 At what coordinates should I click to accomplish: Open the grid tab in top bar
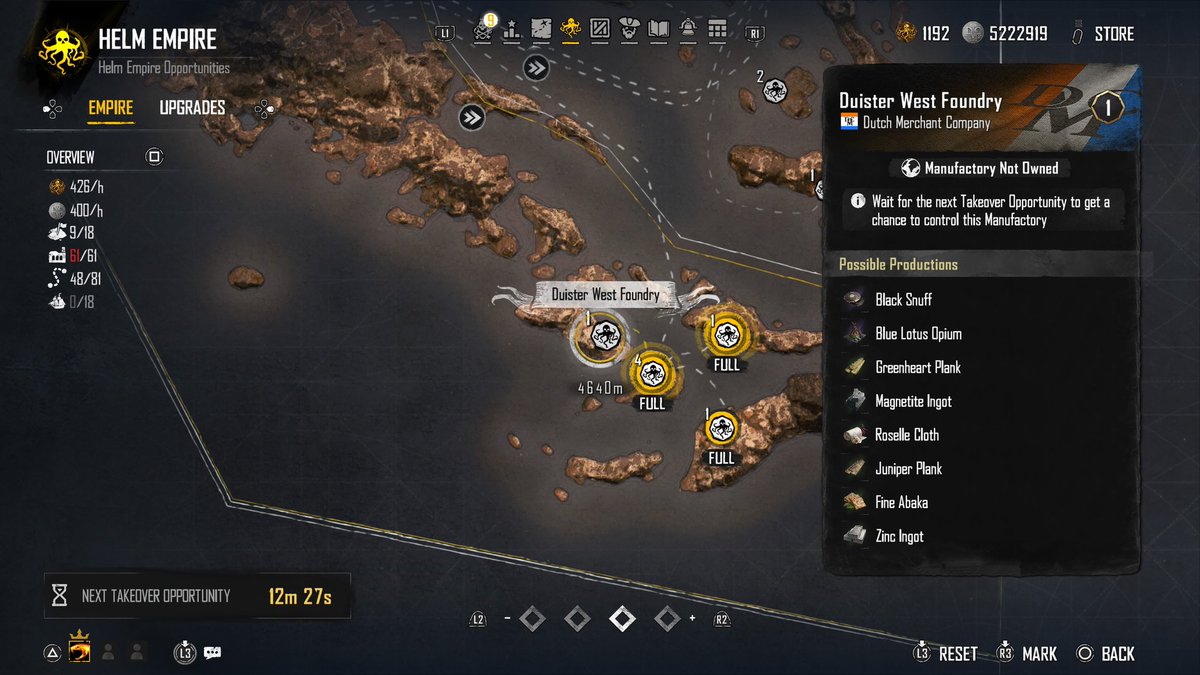coord(717,29)
